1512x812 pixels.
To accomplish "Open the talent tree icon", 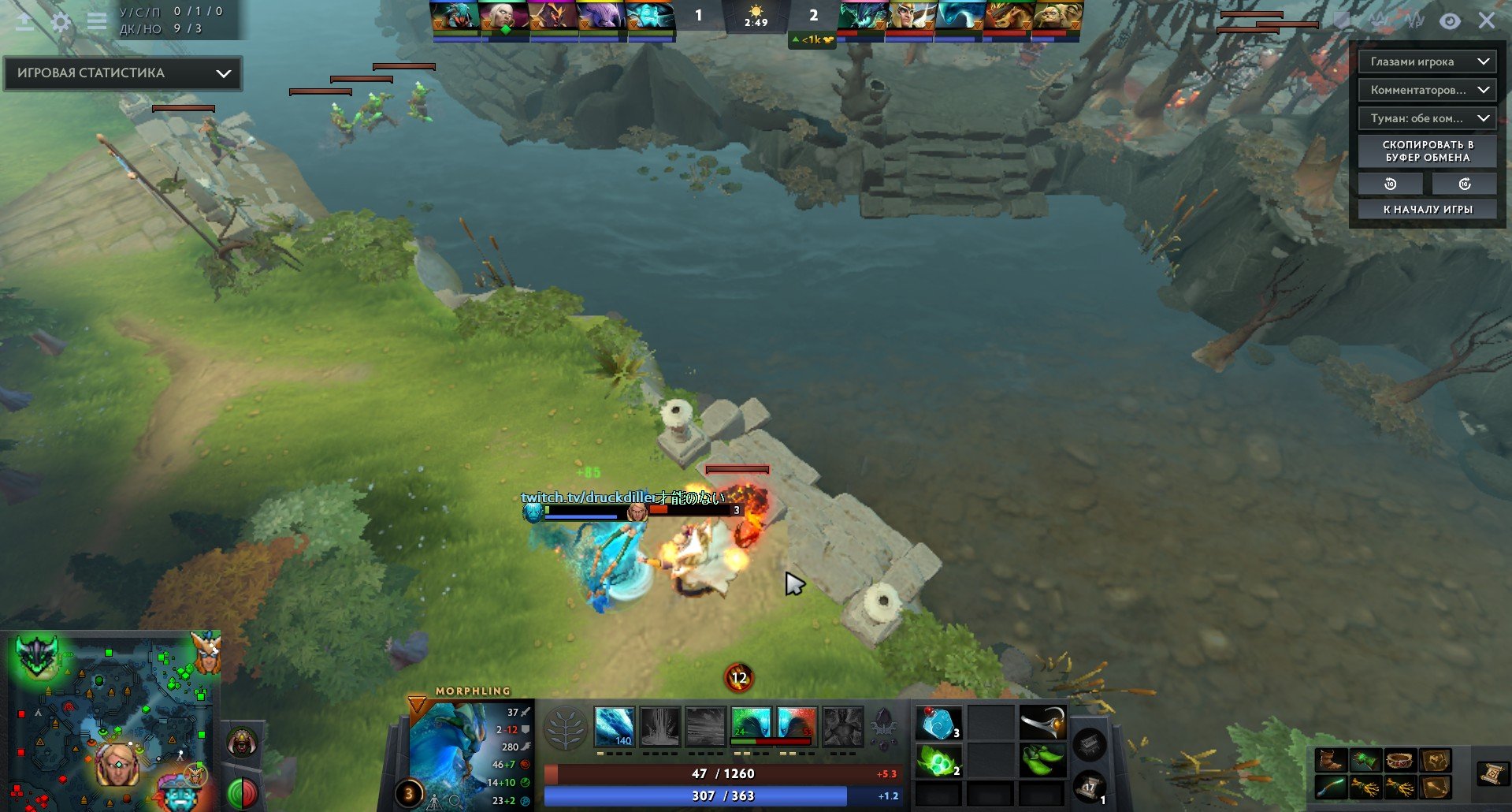I will pos(565,726).
